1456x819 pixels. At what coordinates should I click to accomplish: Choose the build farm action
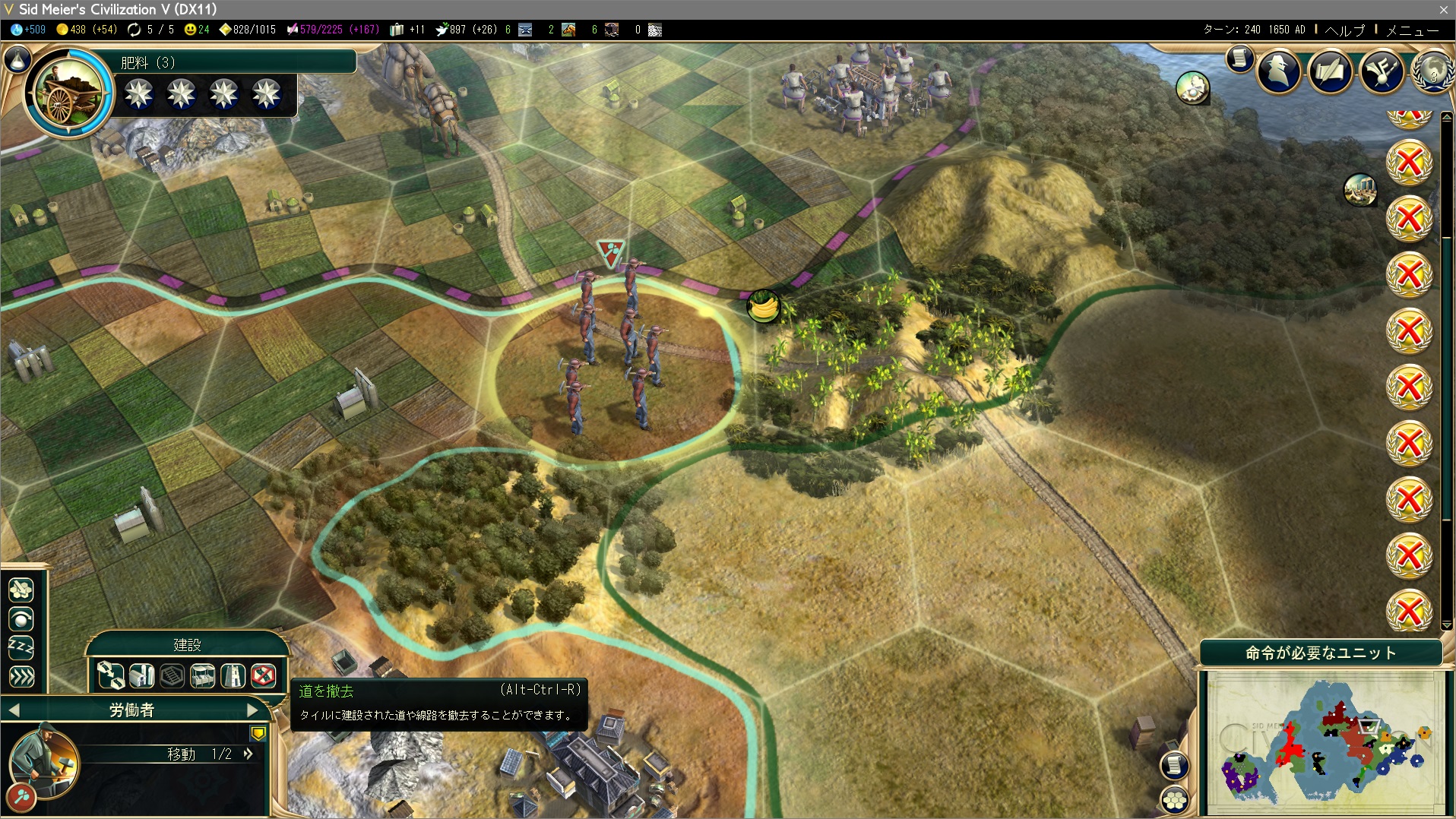[141, 675]
